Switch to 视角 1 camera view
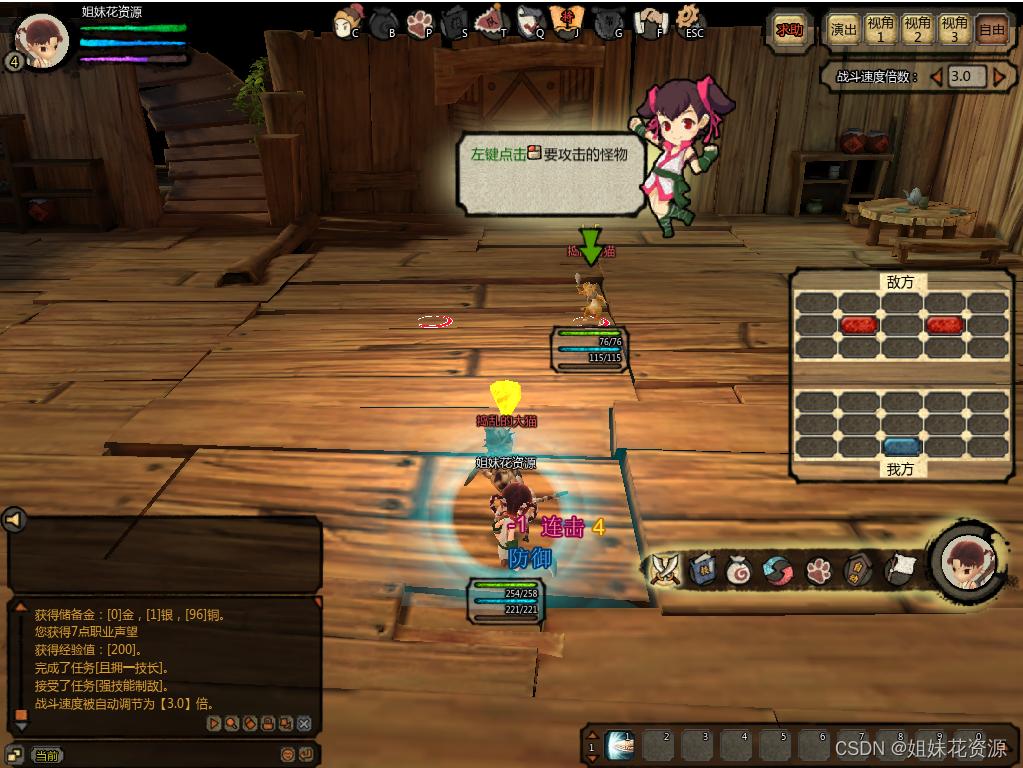1023x768 pixels. pos(881,30)
